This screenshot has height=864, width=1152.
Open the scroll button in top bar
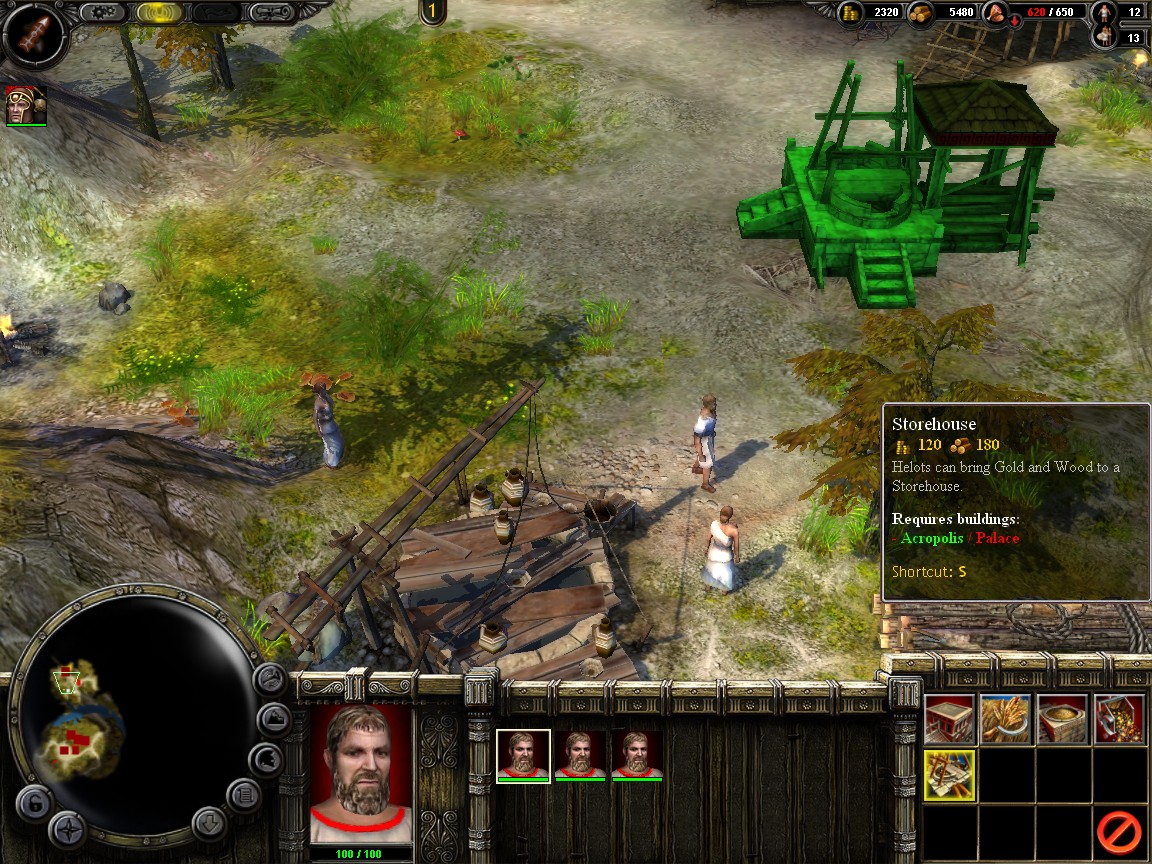click(272, 13)
